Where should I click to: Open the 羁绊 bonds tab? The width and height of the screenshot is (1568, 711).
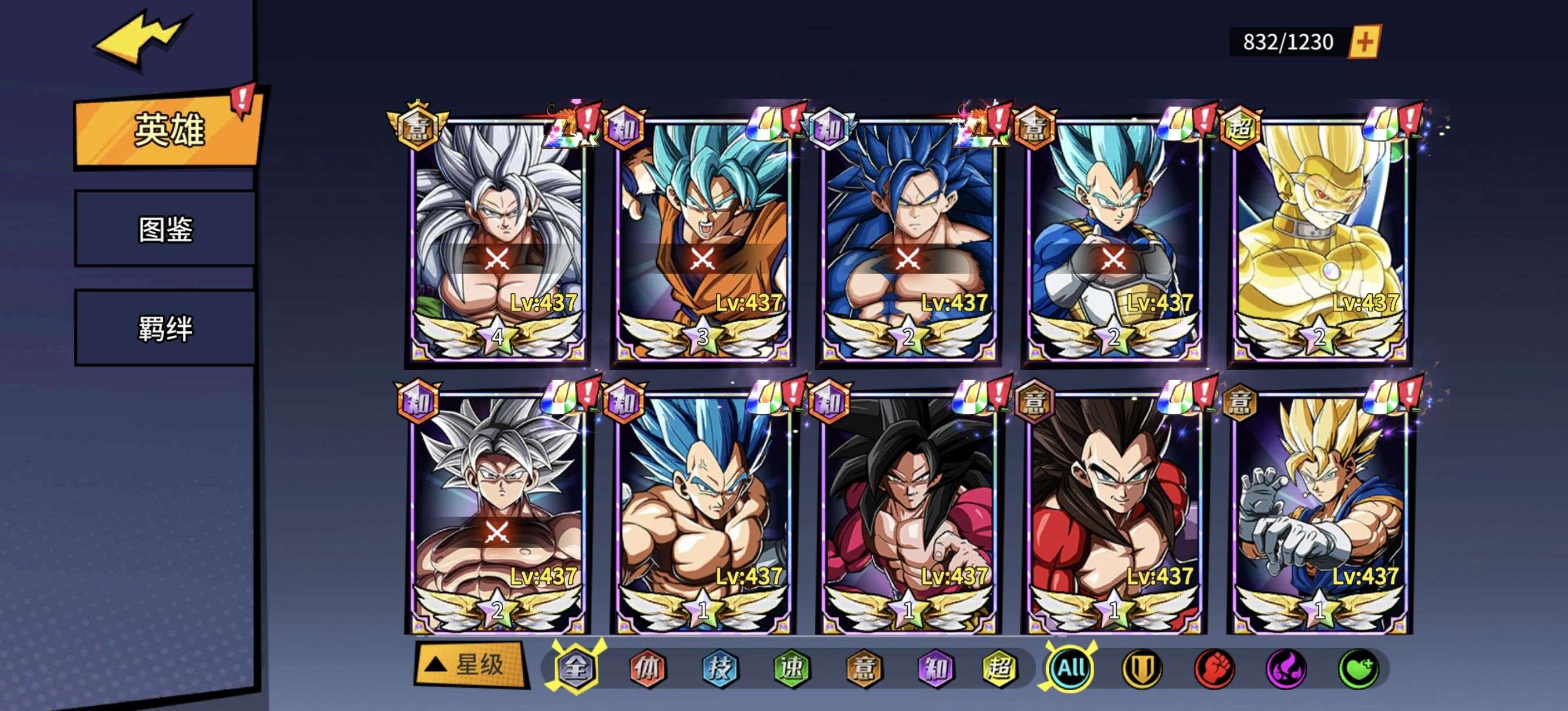pos(165,329)
